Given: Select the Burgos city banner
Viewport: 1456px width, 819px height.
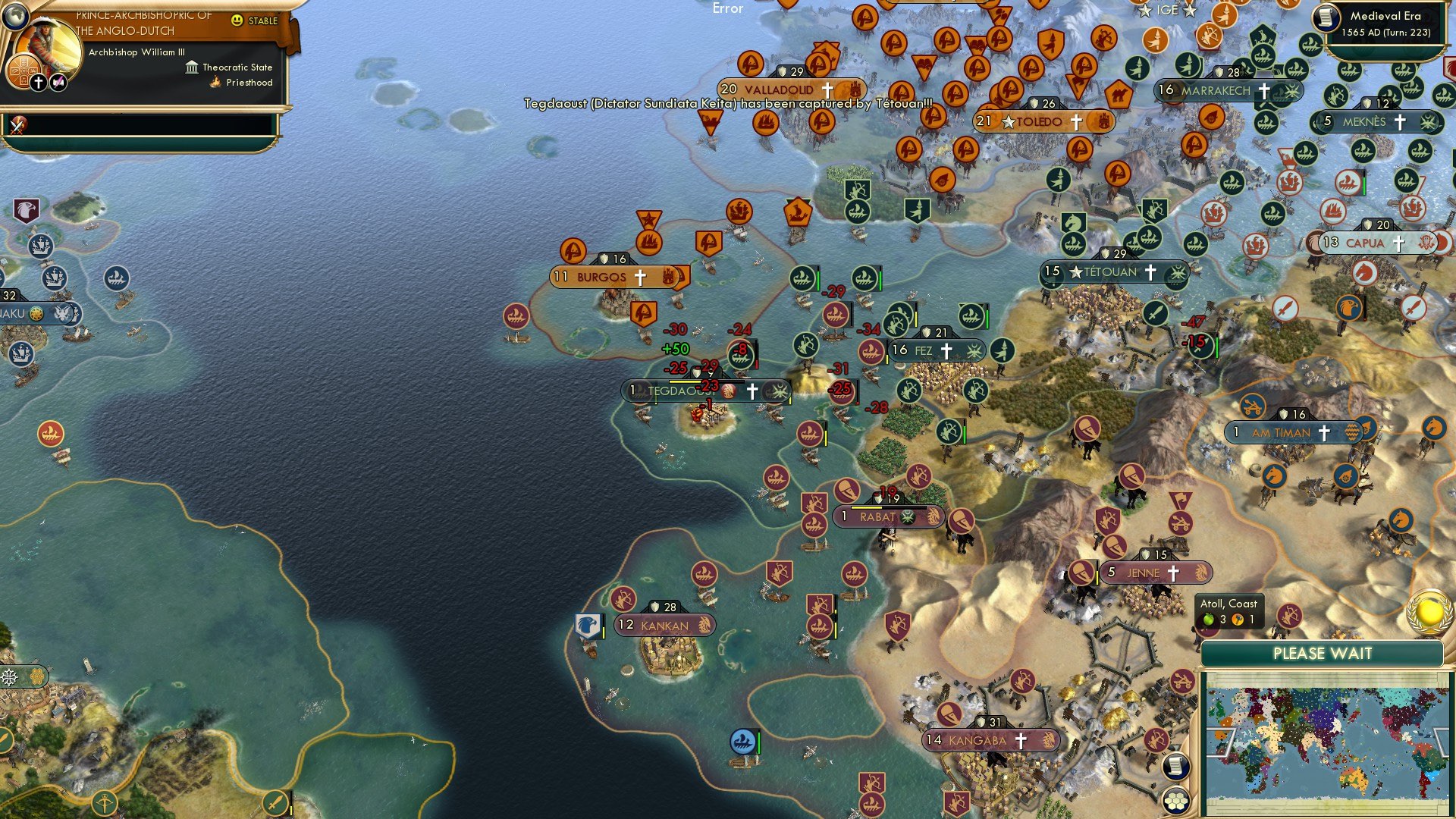Looking at the screenshot, I should [x=607, y=277].
